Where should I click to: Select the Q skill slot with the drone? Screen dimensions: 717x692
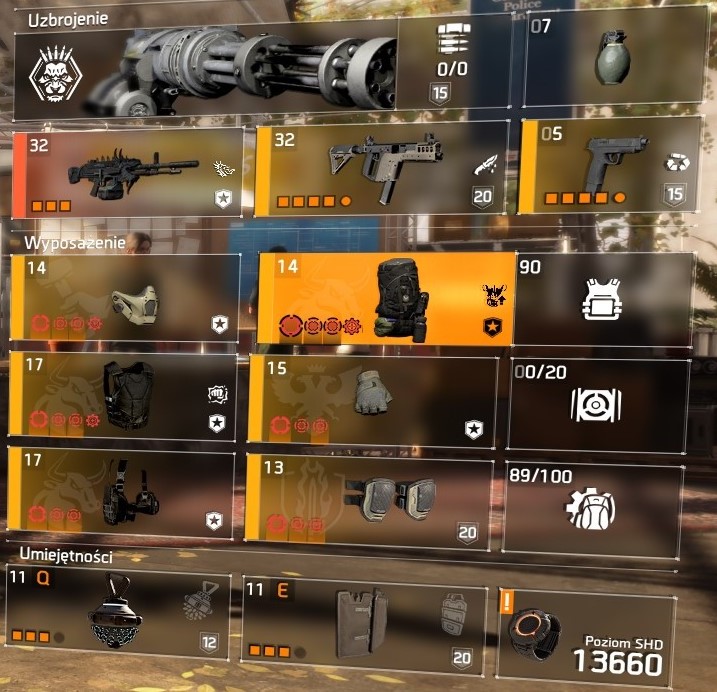(118, 615)
